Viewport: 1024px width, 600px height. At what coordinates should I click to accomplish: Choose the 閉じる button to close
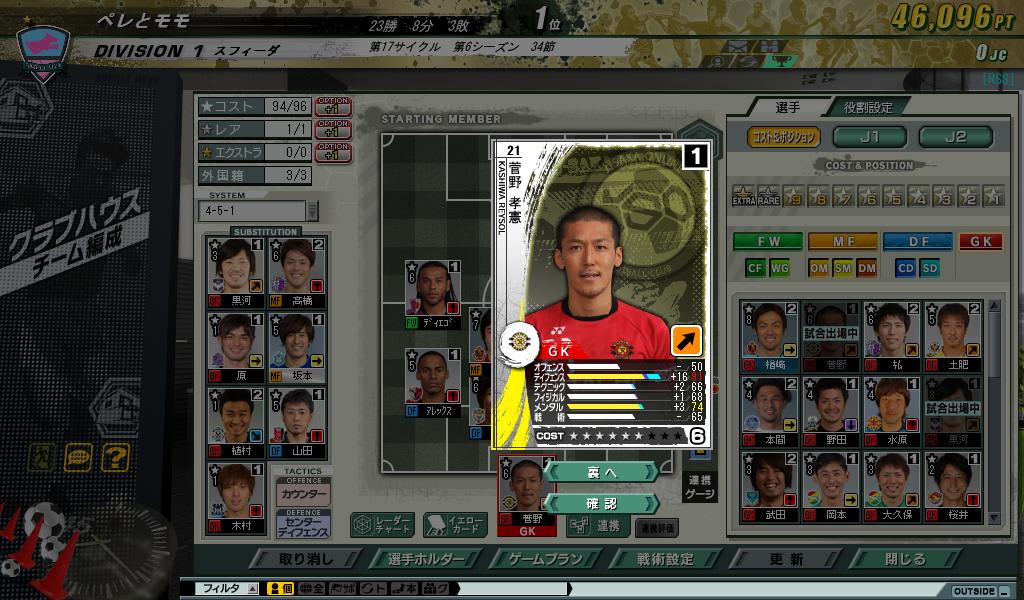[x=905, y=559]
